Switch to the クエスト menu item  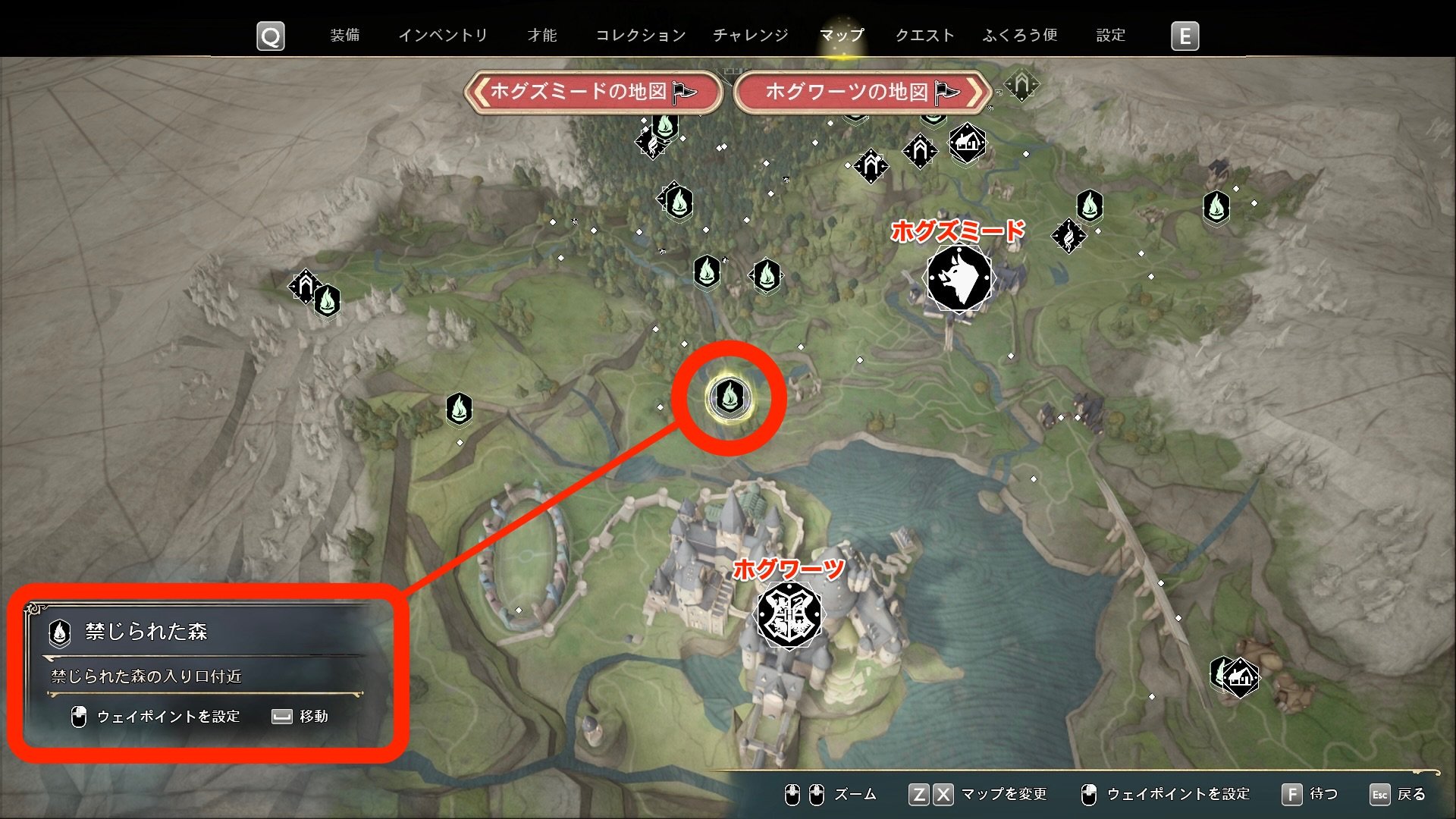[x=927, y=34]
